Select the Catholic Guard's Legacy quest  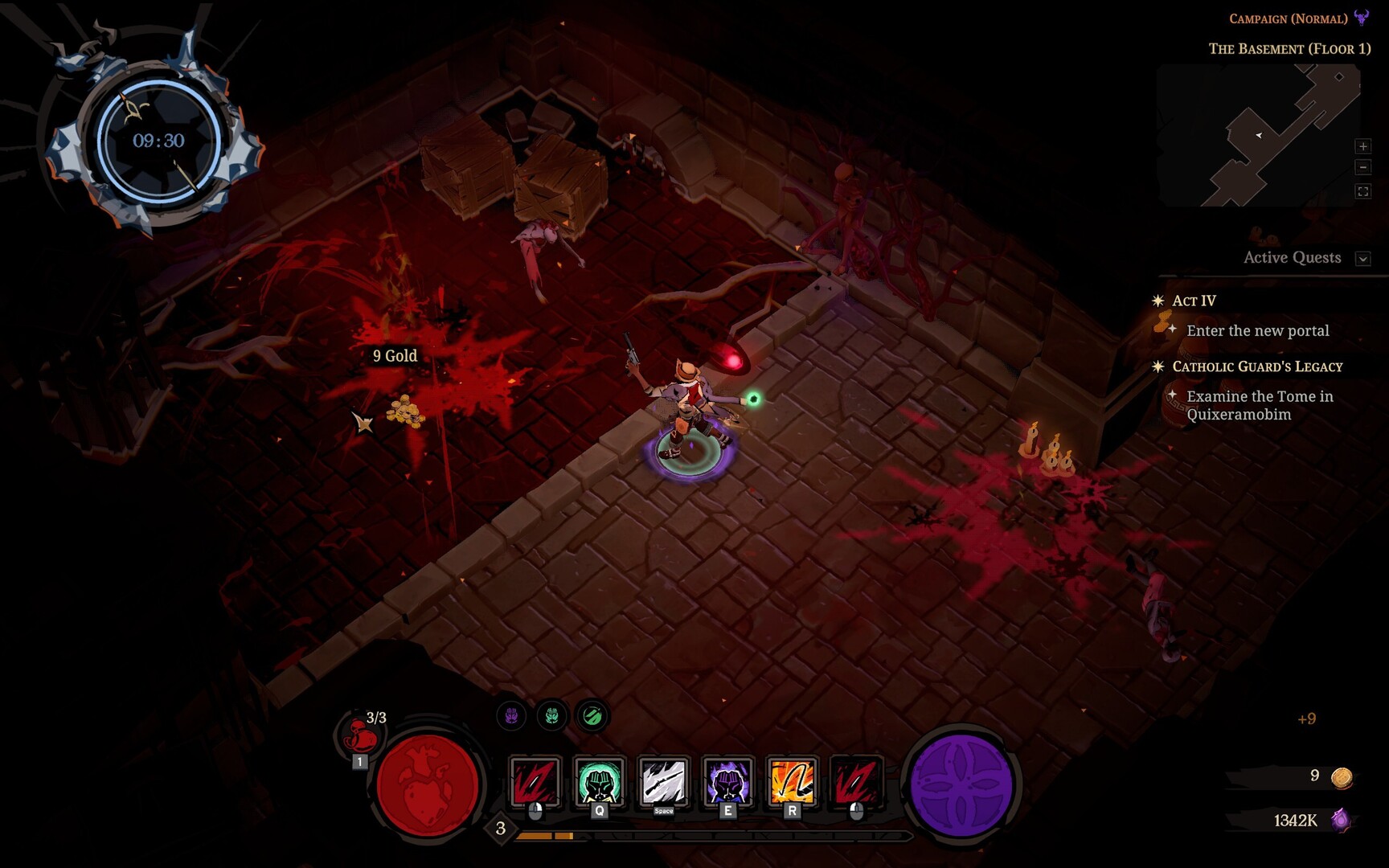click(1257, 366)
